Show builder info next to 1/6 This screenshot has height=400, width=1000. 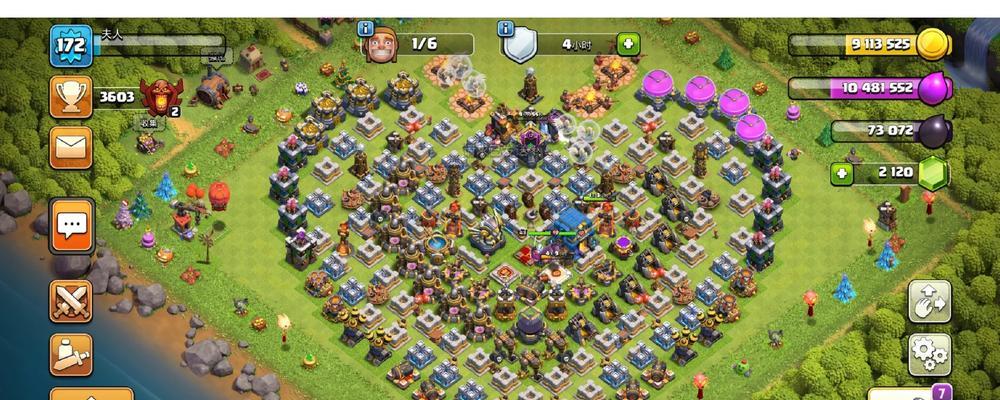point(366,29)
